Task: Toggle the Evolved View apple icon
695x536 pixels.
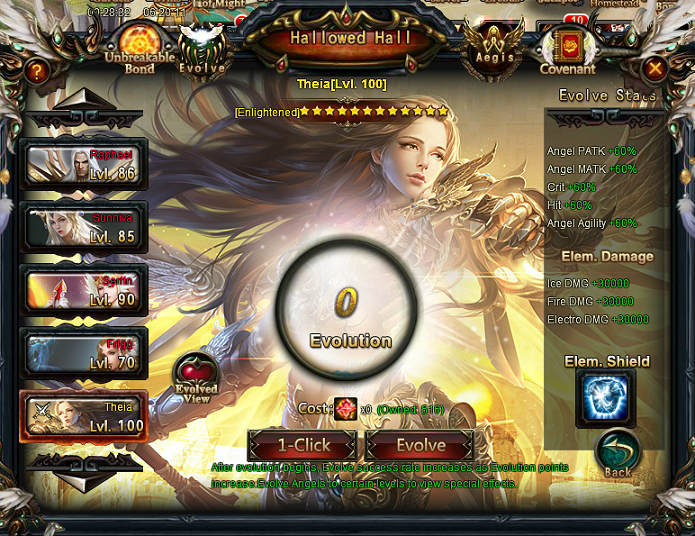Action: coord(195,378)
